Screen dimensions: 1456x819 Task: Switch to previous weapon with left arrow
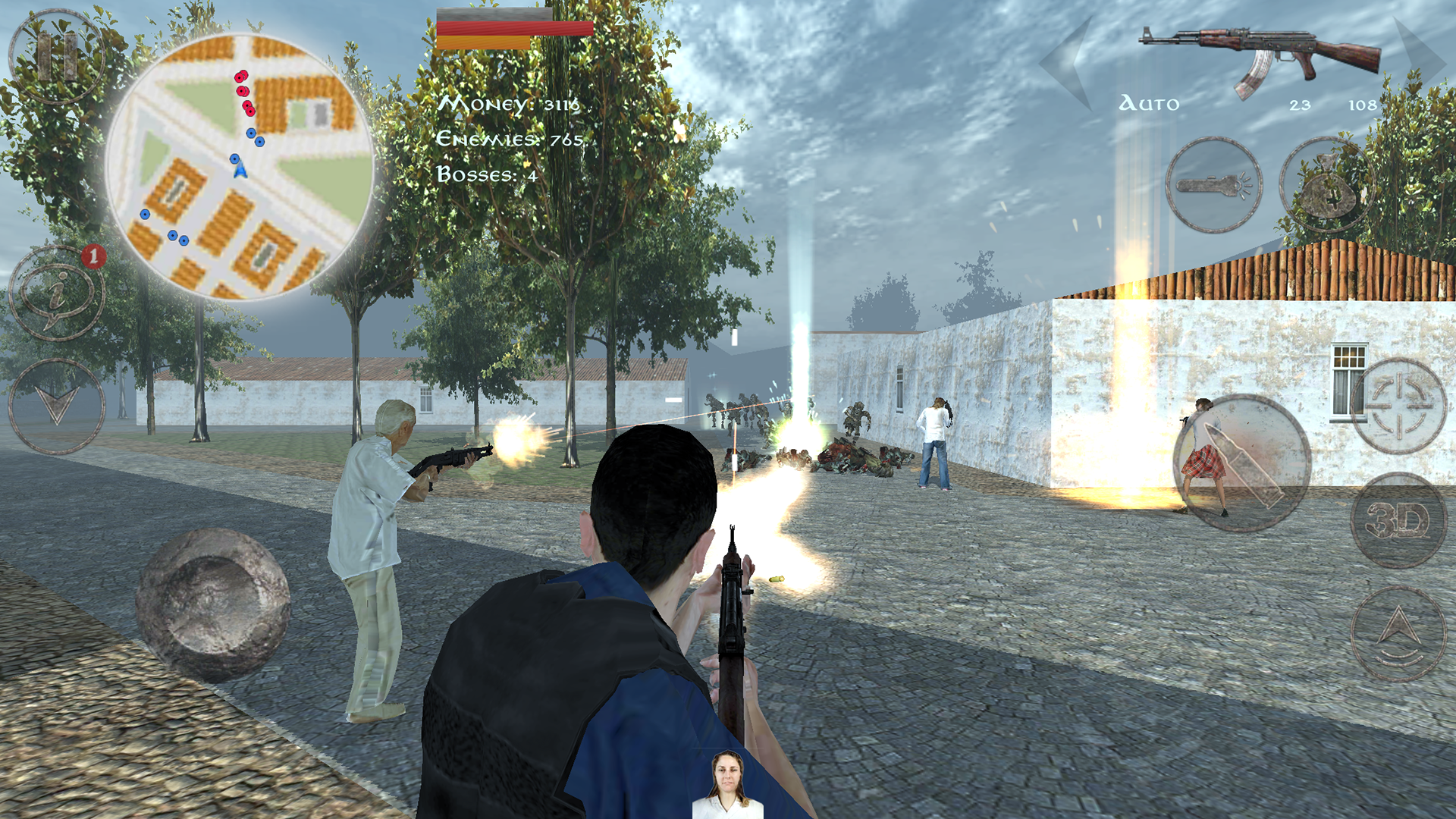point(1069,64)
